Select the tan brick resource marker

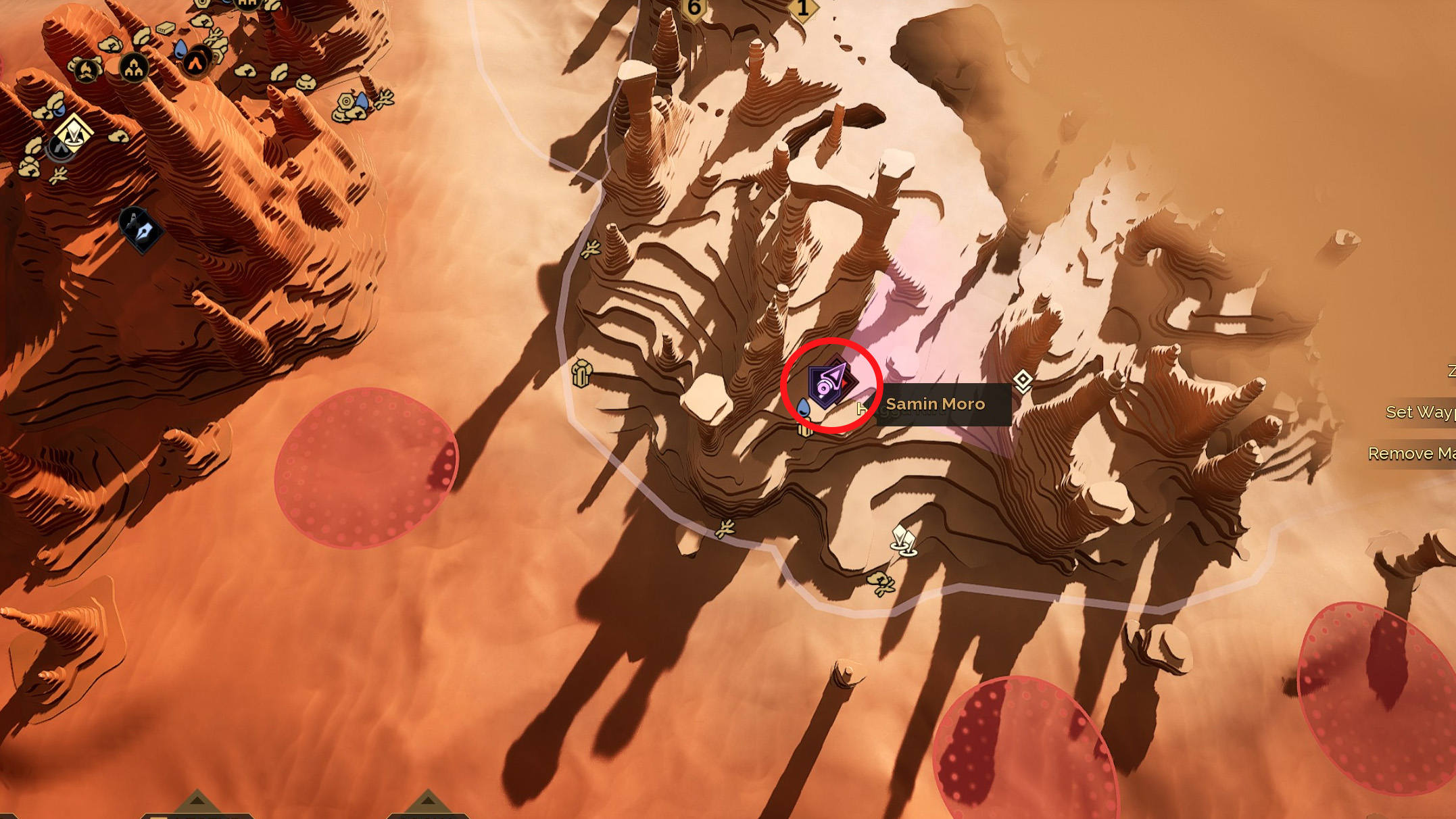click(166, 28)
